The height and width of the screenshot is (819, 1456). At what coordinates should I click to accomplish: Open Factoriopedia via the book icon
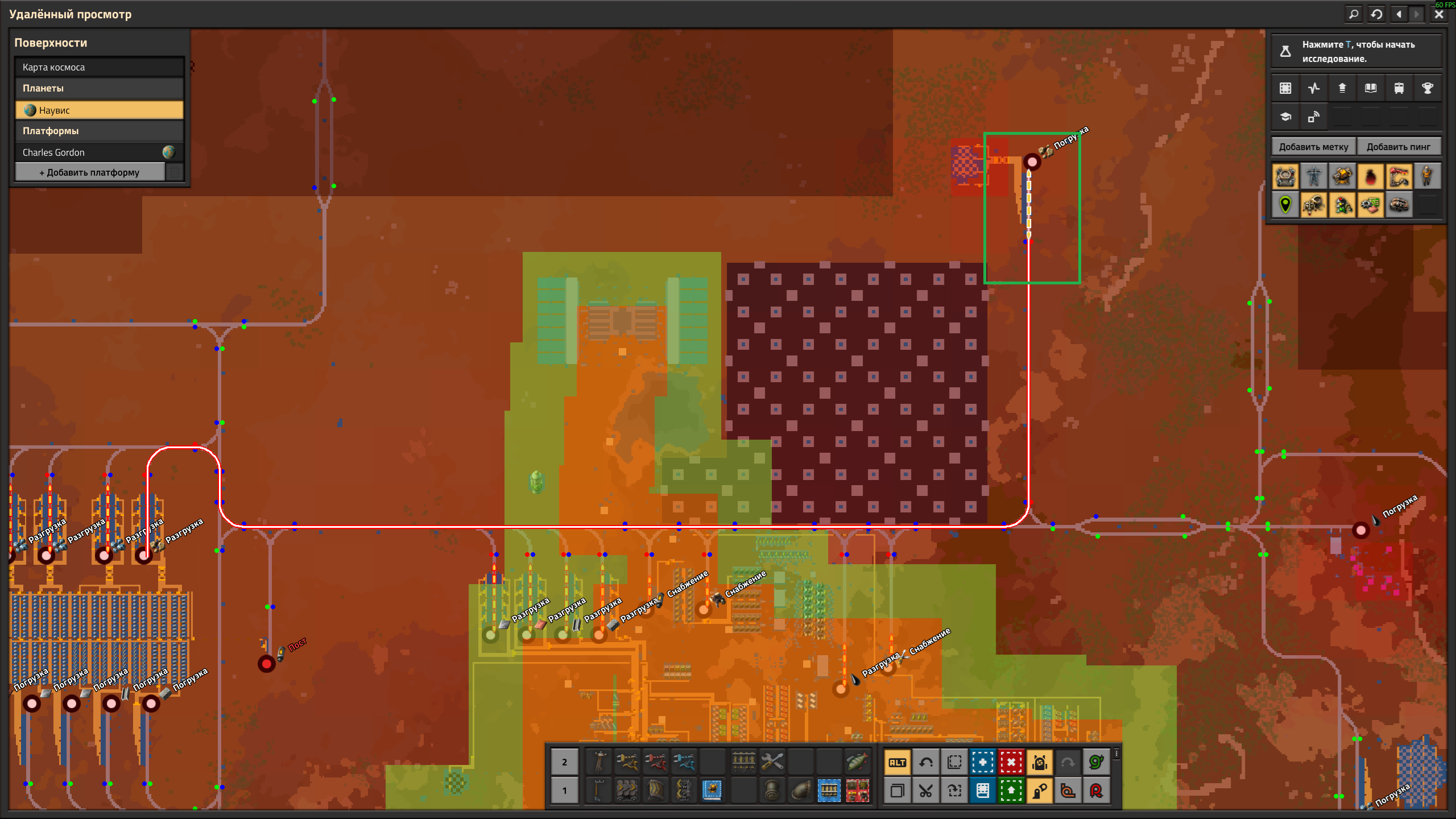click(x=1370, y=88)
